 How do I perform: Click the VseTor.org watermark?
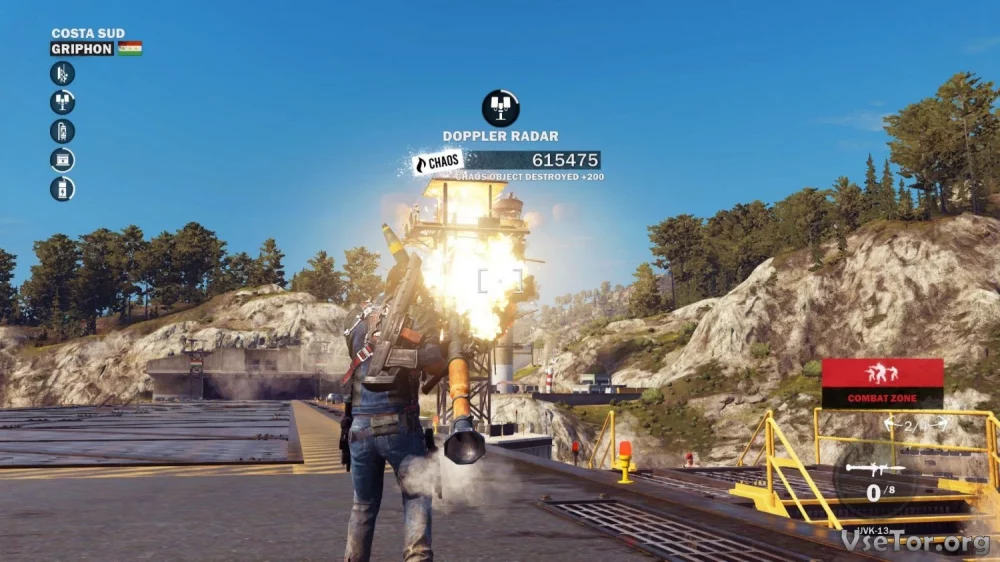click(916, 540)
